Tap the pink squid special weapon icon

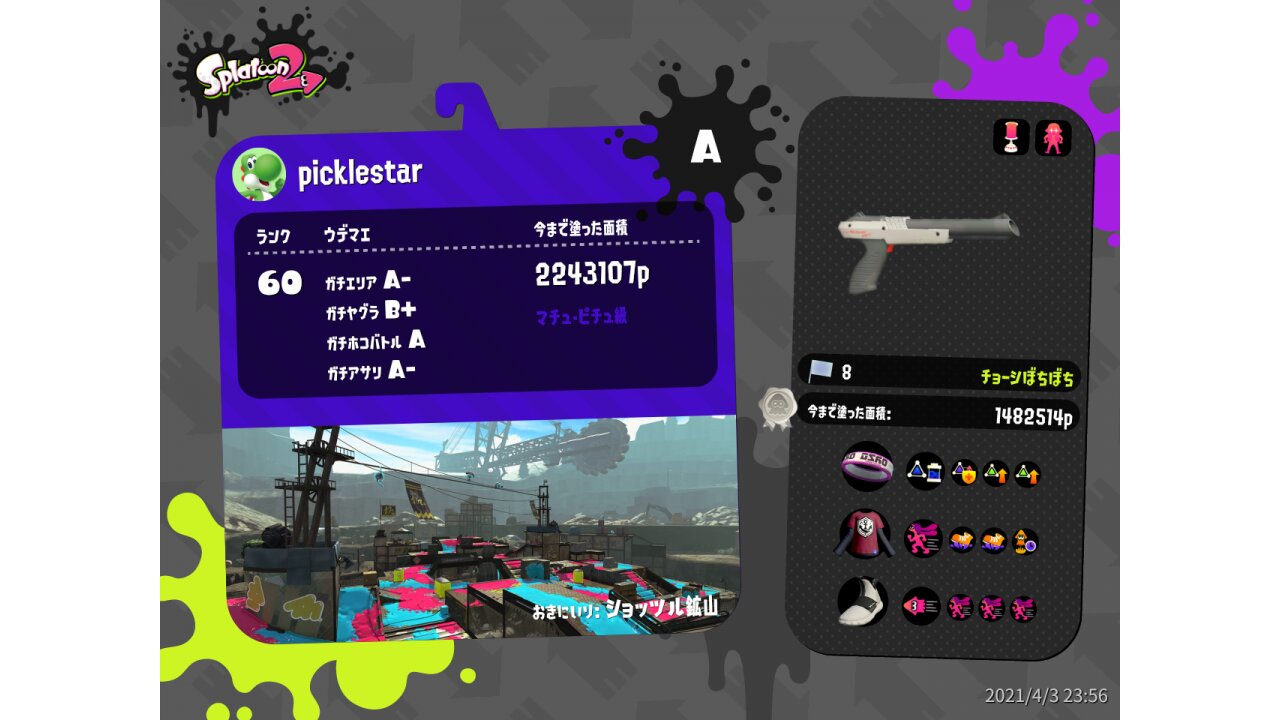(x=1053, y=138)
